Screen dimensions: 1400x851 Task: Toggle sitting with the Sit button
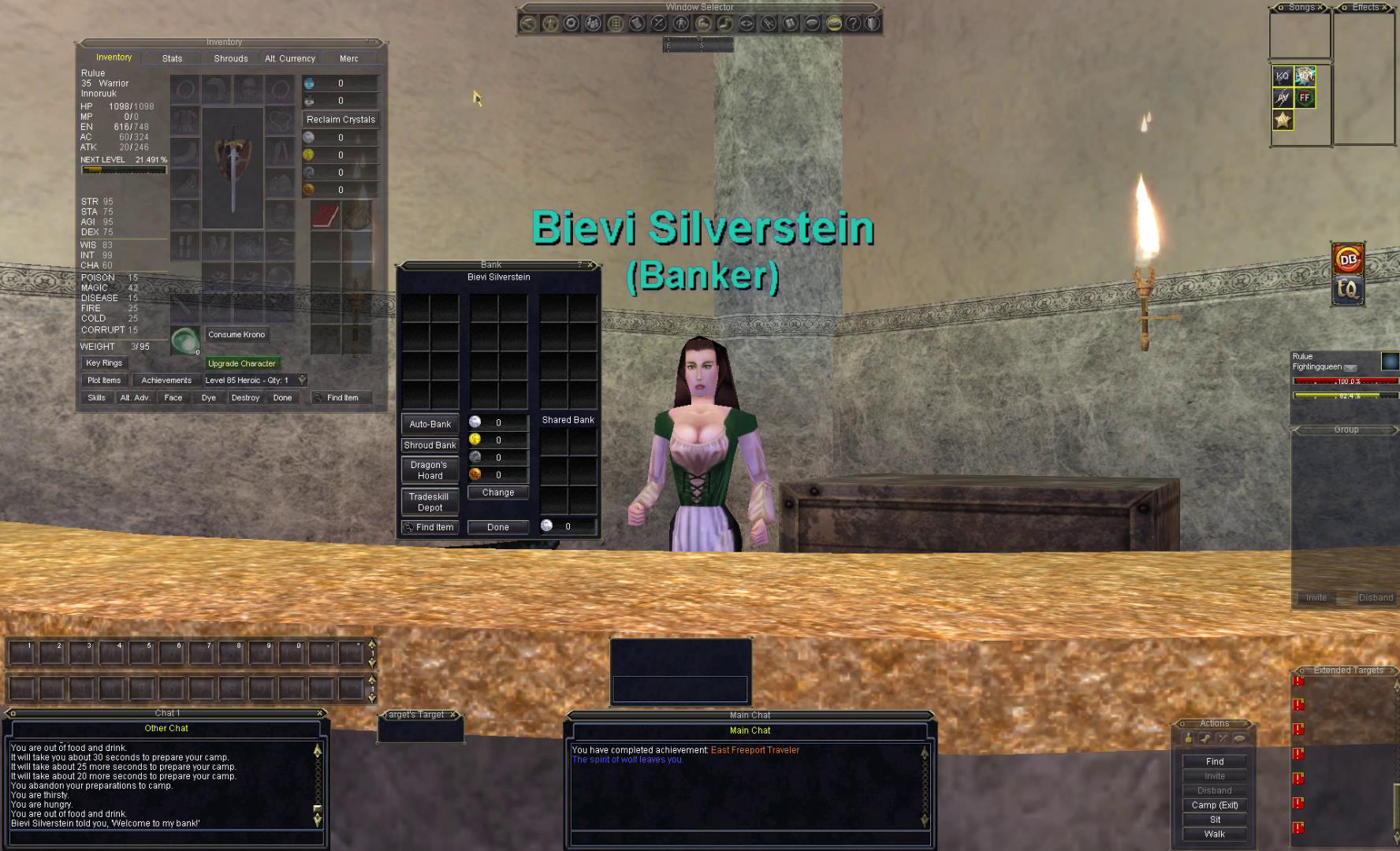point(1214,819)
